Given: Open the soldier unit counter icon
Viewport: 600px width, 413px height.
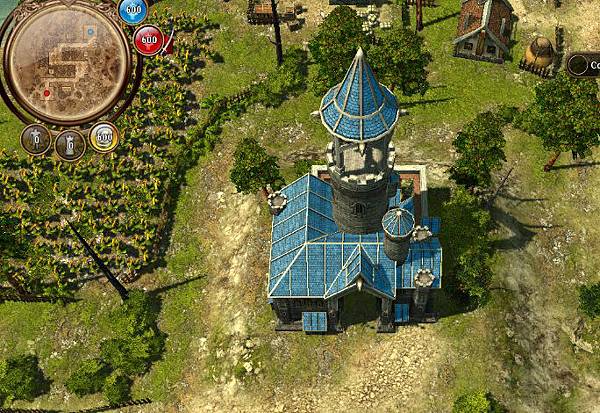Looking at the screenshot, I should click(36, 139).
